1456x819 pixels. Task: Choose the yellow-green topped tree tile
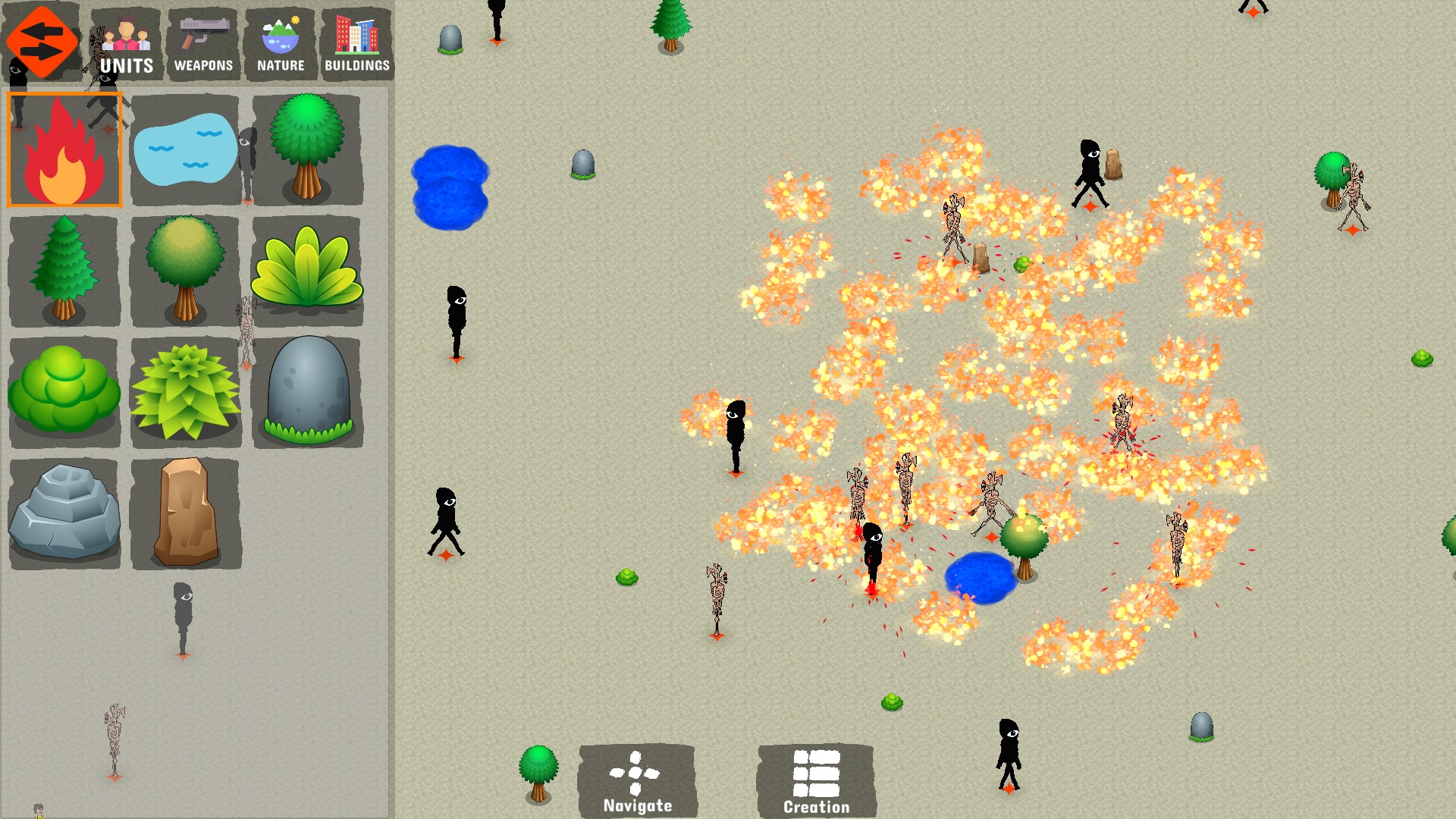186,271
